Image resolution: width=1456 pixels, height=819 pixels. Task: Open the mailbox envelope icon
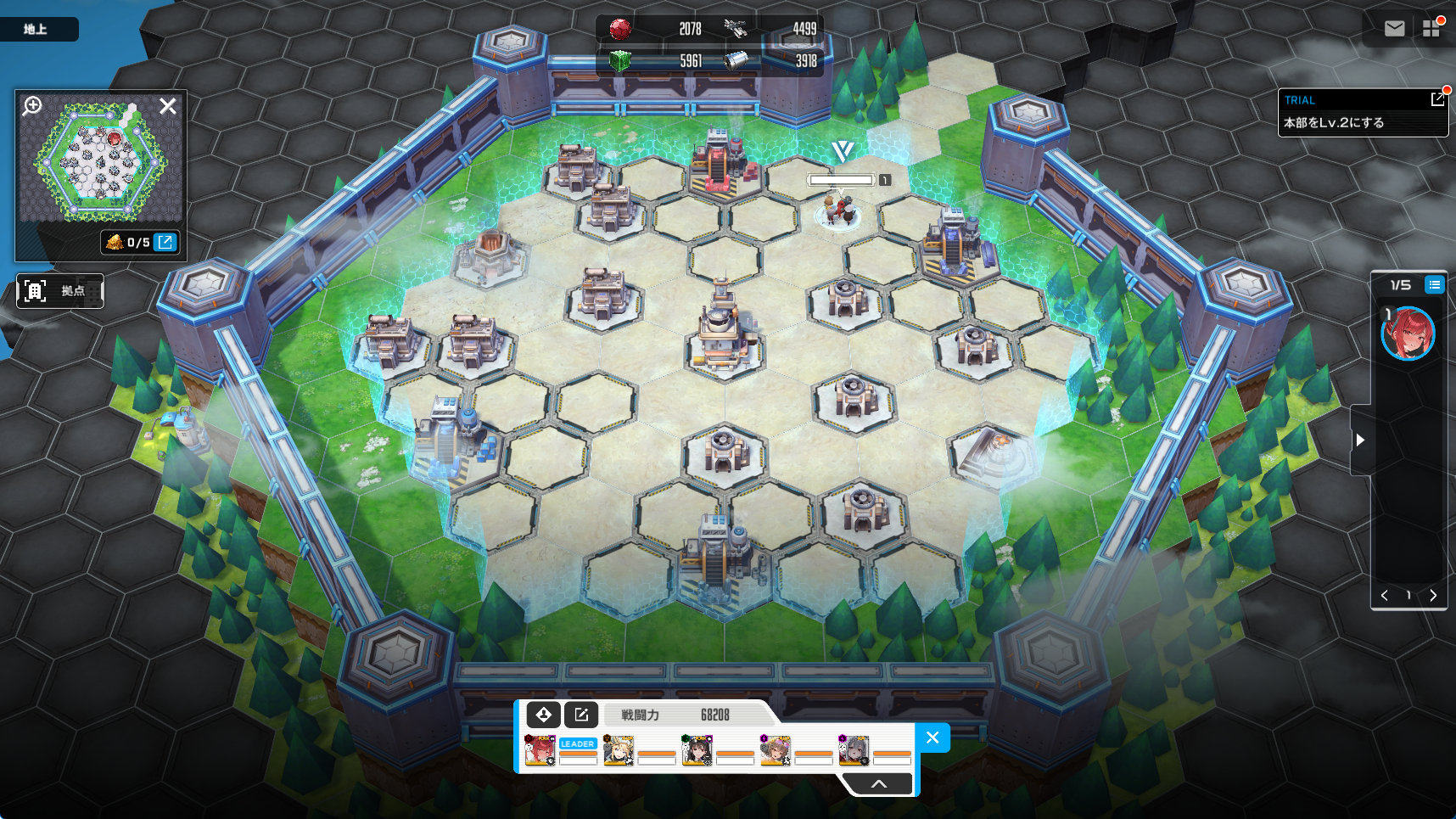1394,29
